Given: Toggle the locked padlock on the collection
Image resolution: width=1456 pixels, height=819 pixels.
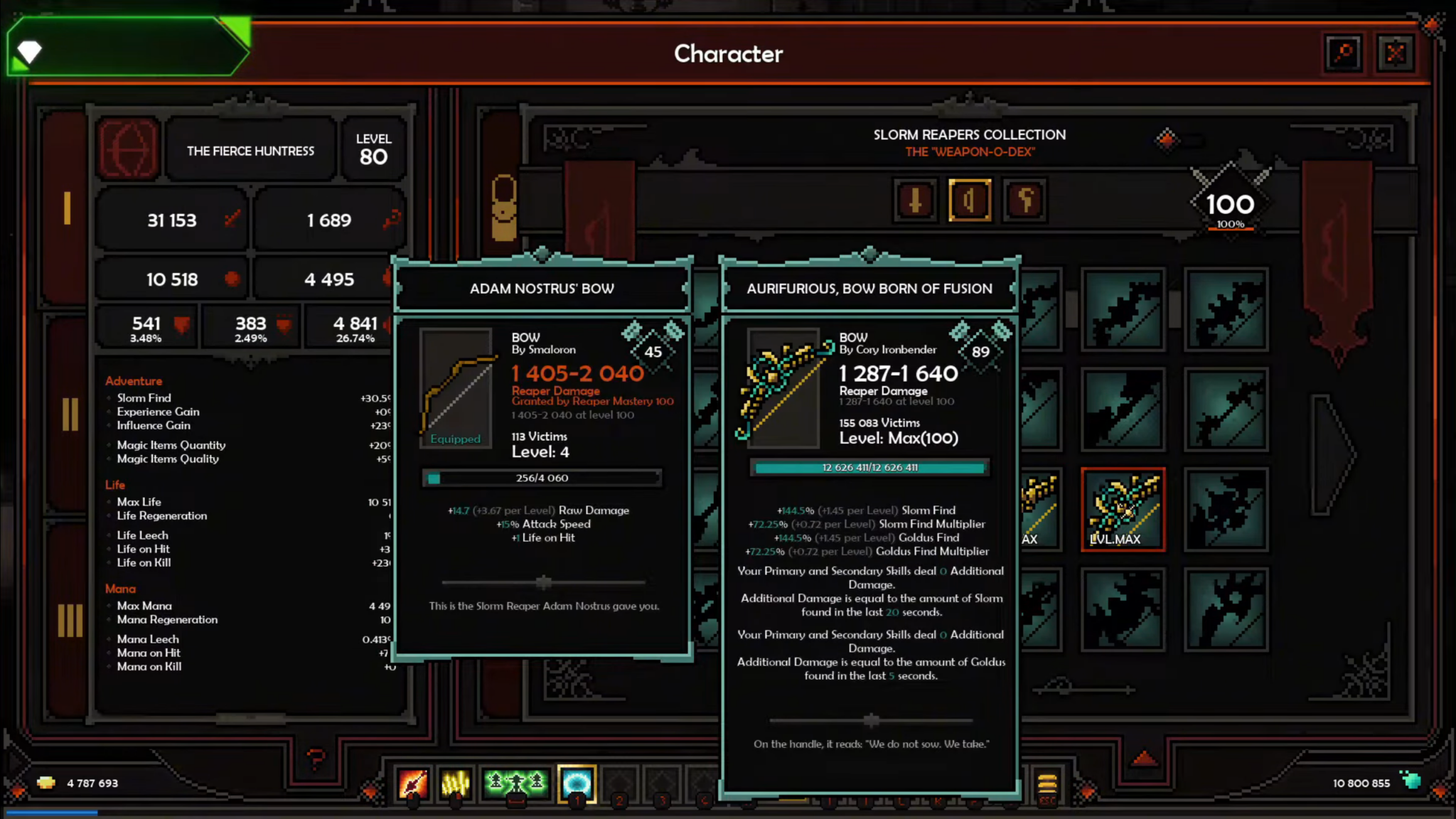Looking at the screenshot, I should click(x=503, y=210).
